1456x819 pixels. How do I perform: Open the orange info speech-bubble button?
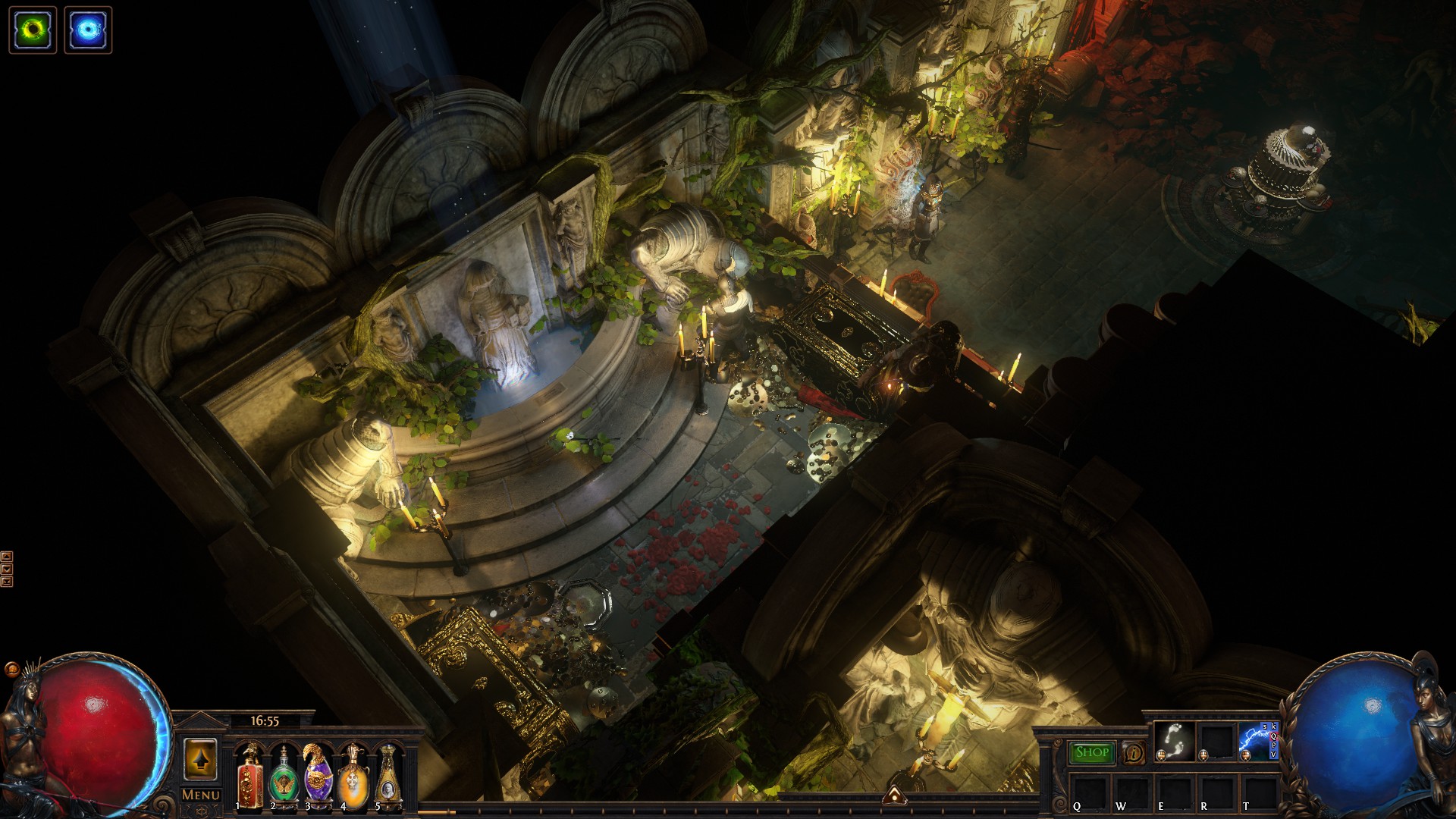(x=1134, y=753)
